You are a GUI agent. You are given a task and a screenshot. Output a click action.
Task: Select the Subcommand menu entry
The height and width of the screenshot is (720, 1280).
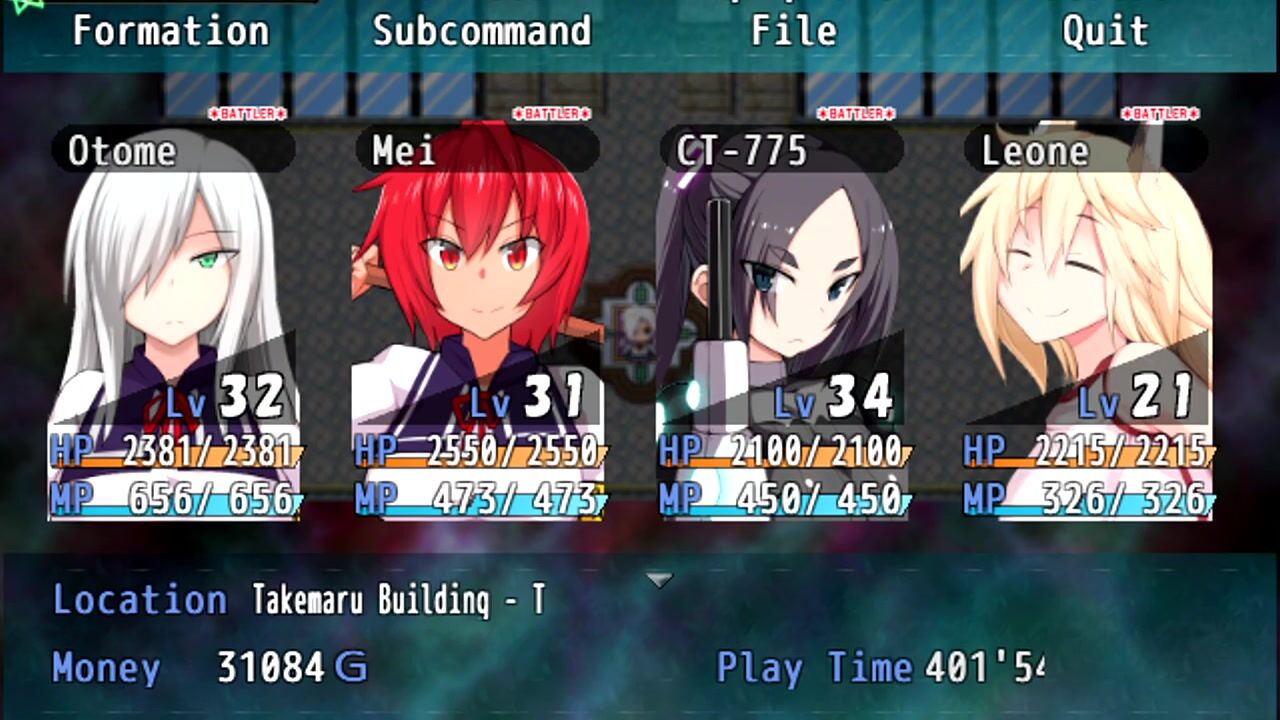(x=482, y=32)
